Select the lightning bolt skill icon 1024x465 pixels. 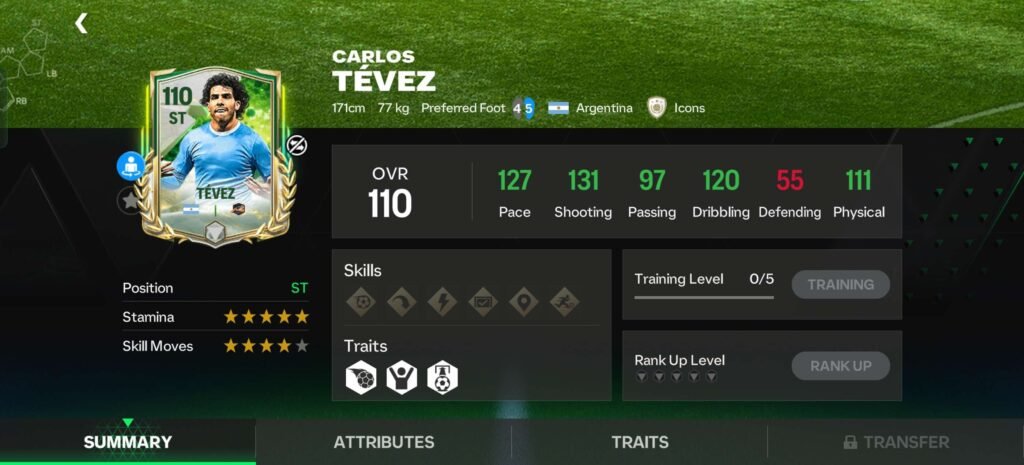[441, 302]
